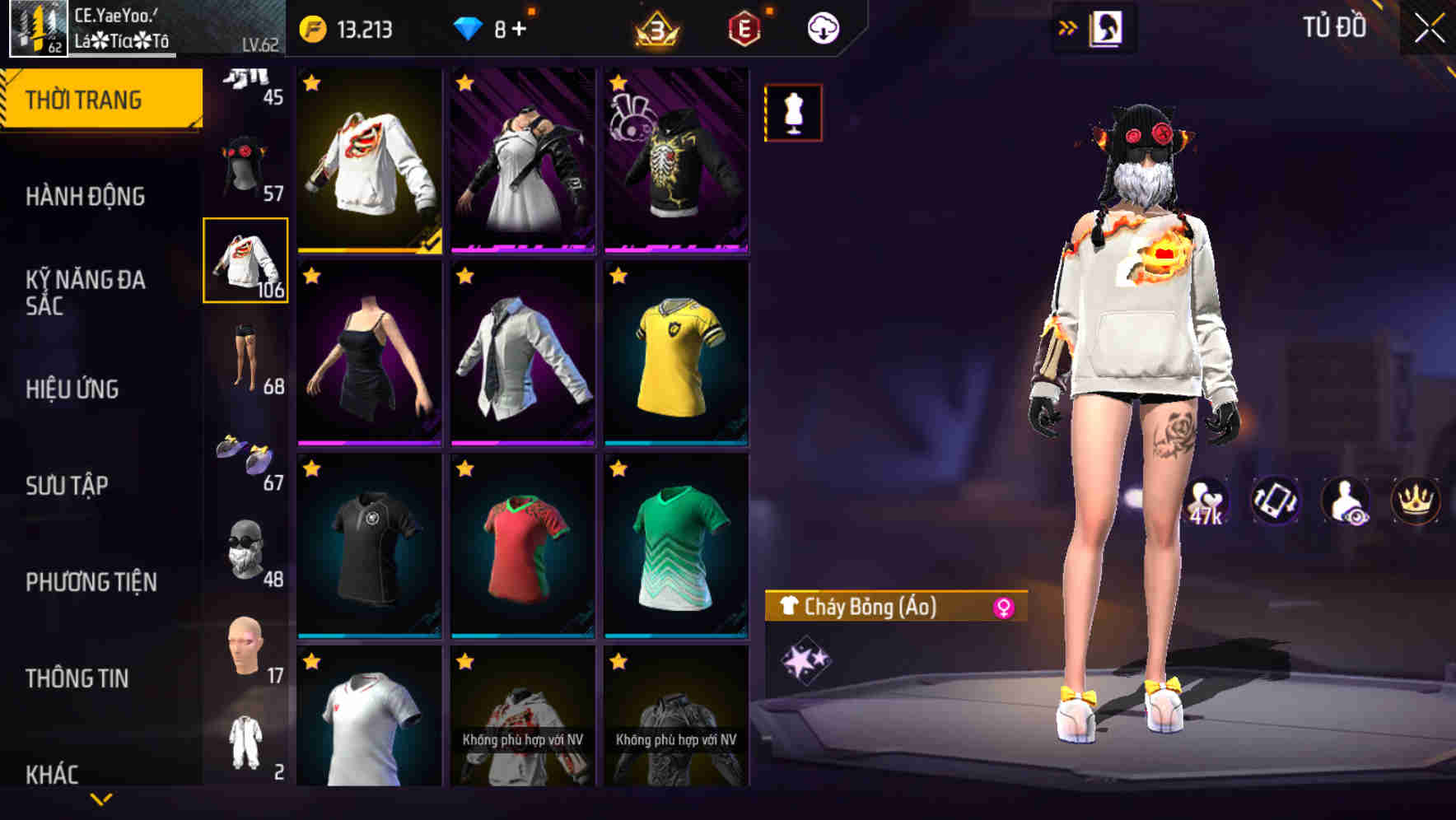1456x820 pixels.
Task: Toggle the mannequin display icon
Action: point(791,112)
